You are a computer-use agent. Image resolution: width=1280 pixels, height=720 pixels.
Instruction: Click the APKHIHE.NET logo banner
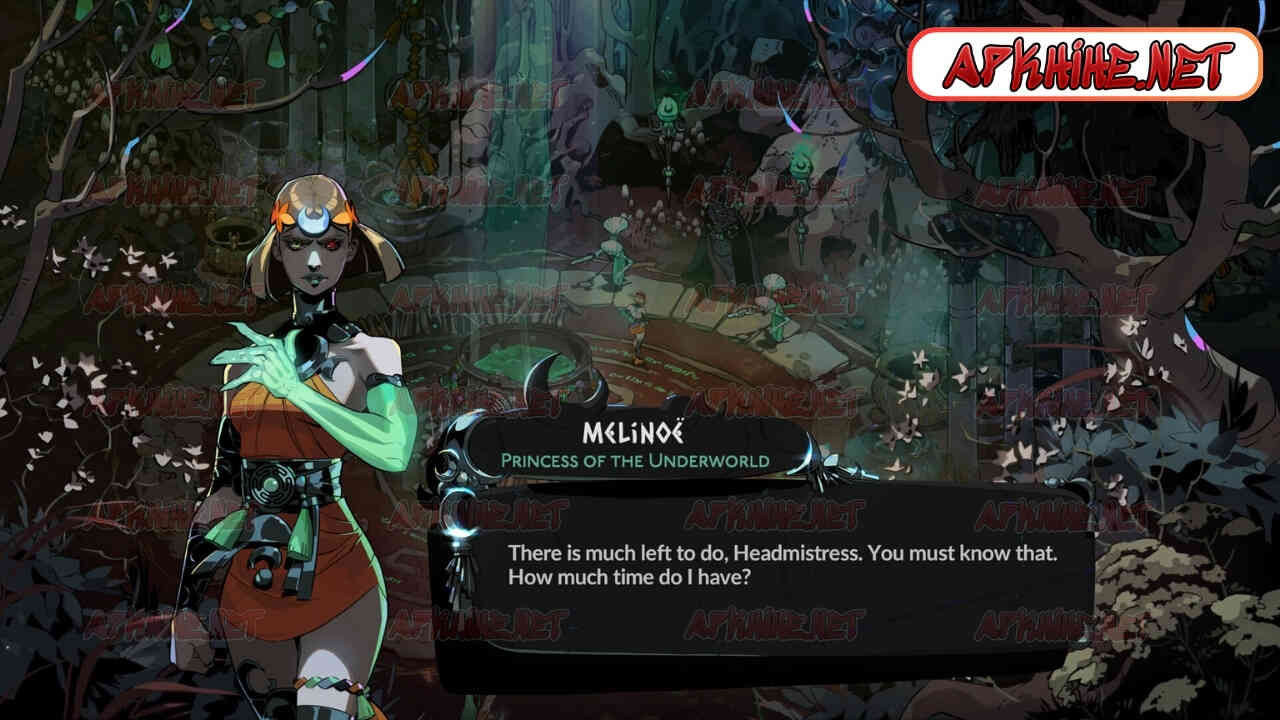click(x=1084, y=65)
